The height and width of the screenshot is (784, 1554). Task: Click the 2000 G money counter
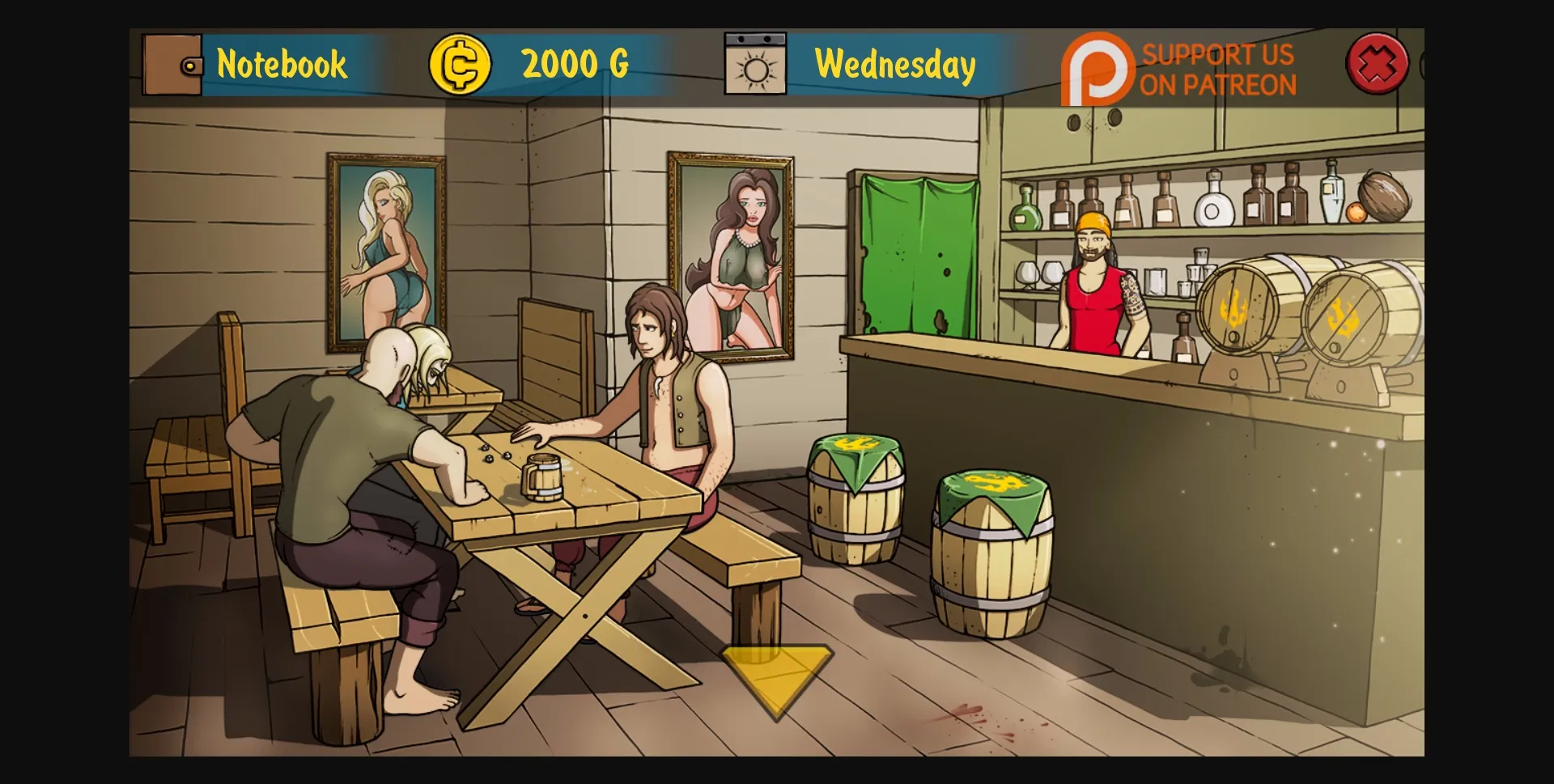(x=576, y=64)
